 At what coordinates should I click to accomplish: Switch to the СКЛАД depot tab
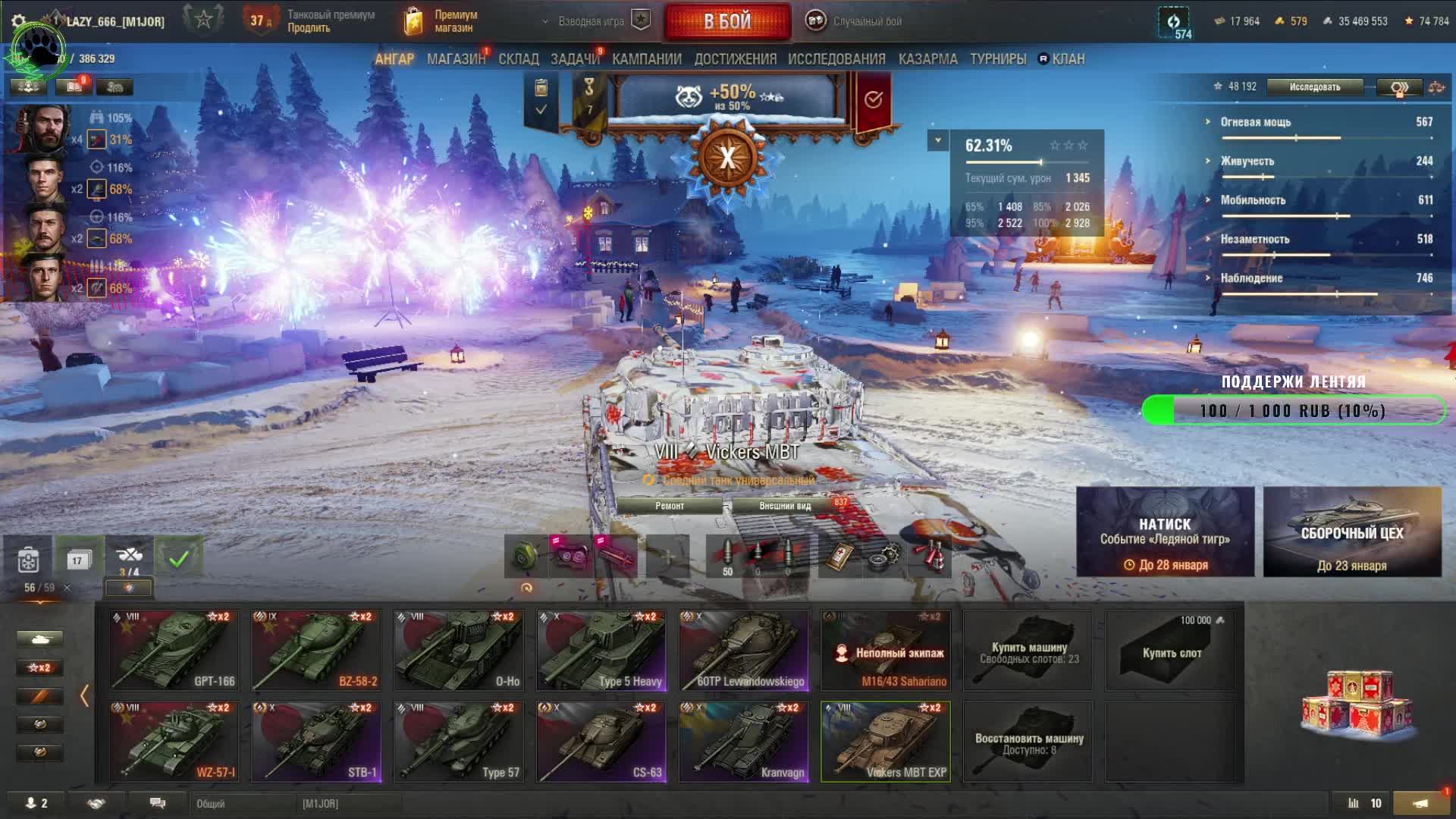point(518,59)
